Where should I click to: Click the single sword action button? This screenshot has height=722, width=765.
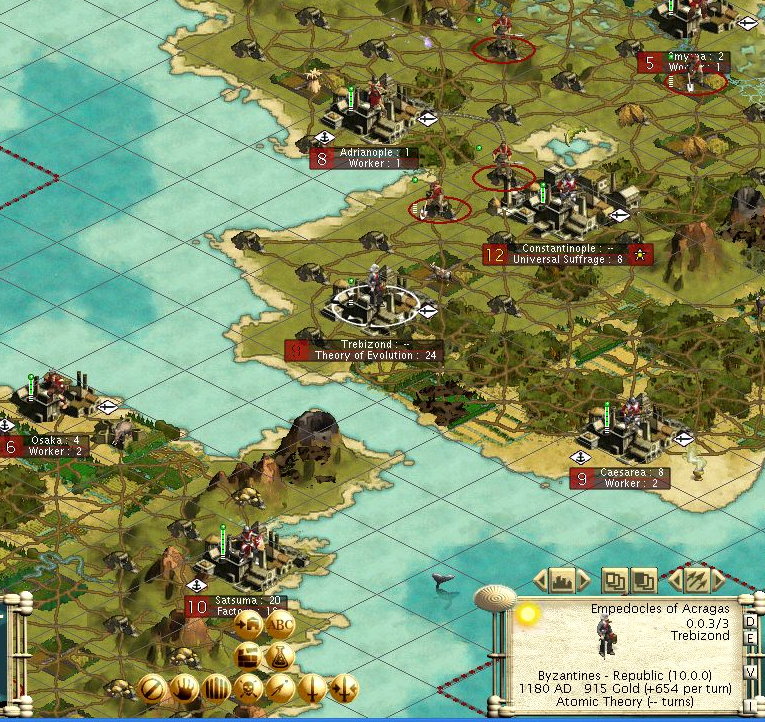pyautogui.click(x=312, y=688)
